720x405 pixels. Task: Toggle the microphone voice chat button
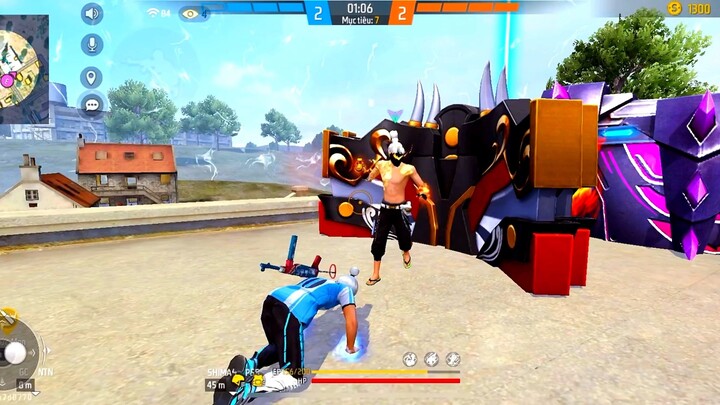pyautogui.click(x=92, y=45)
